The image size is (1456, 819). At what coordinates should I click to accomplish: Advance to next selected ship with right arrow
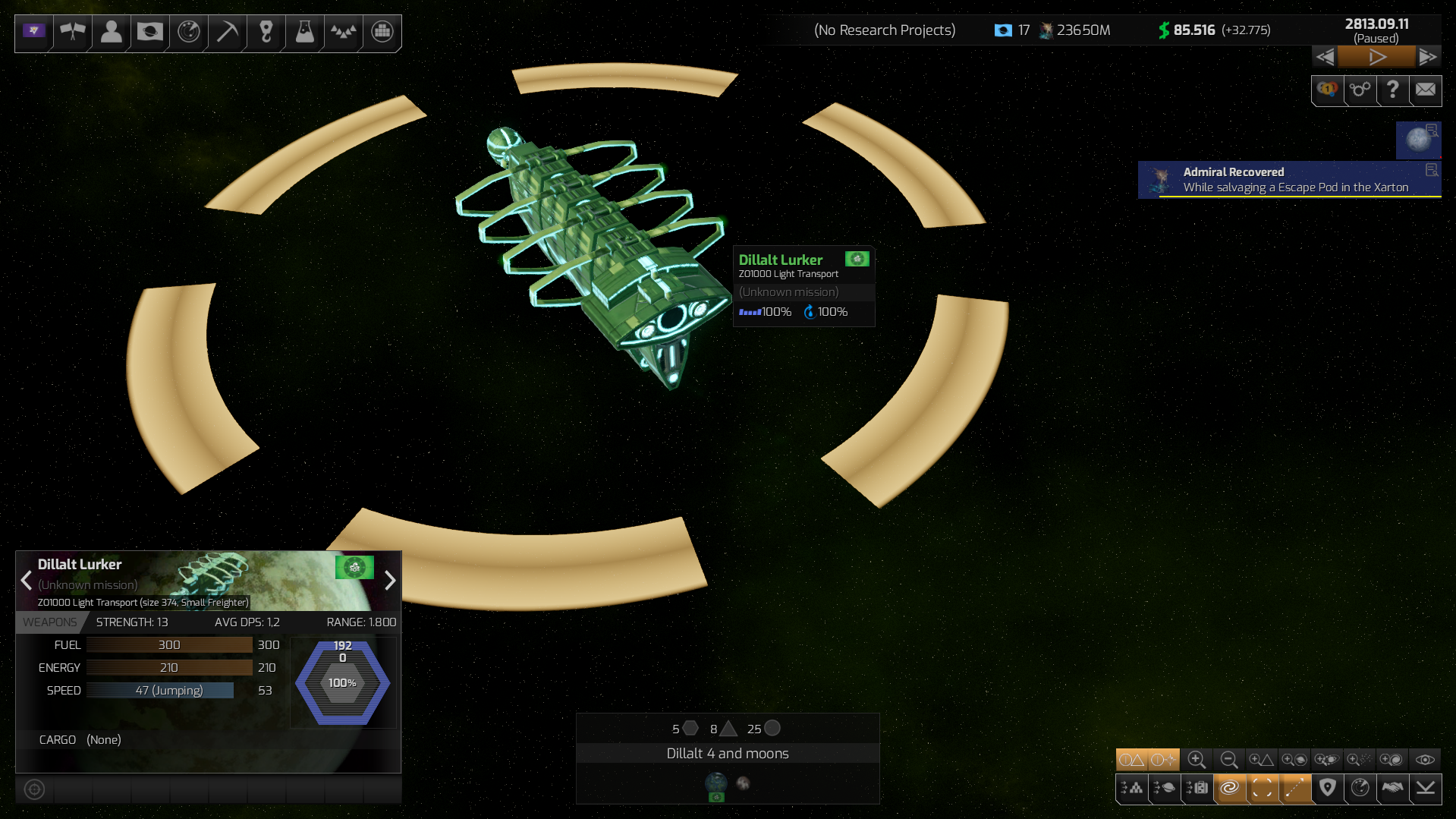390,581
